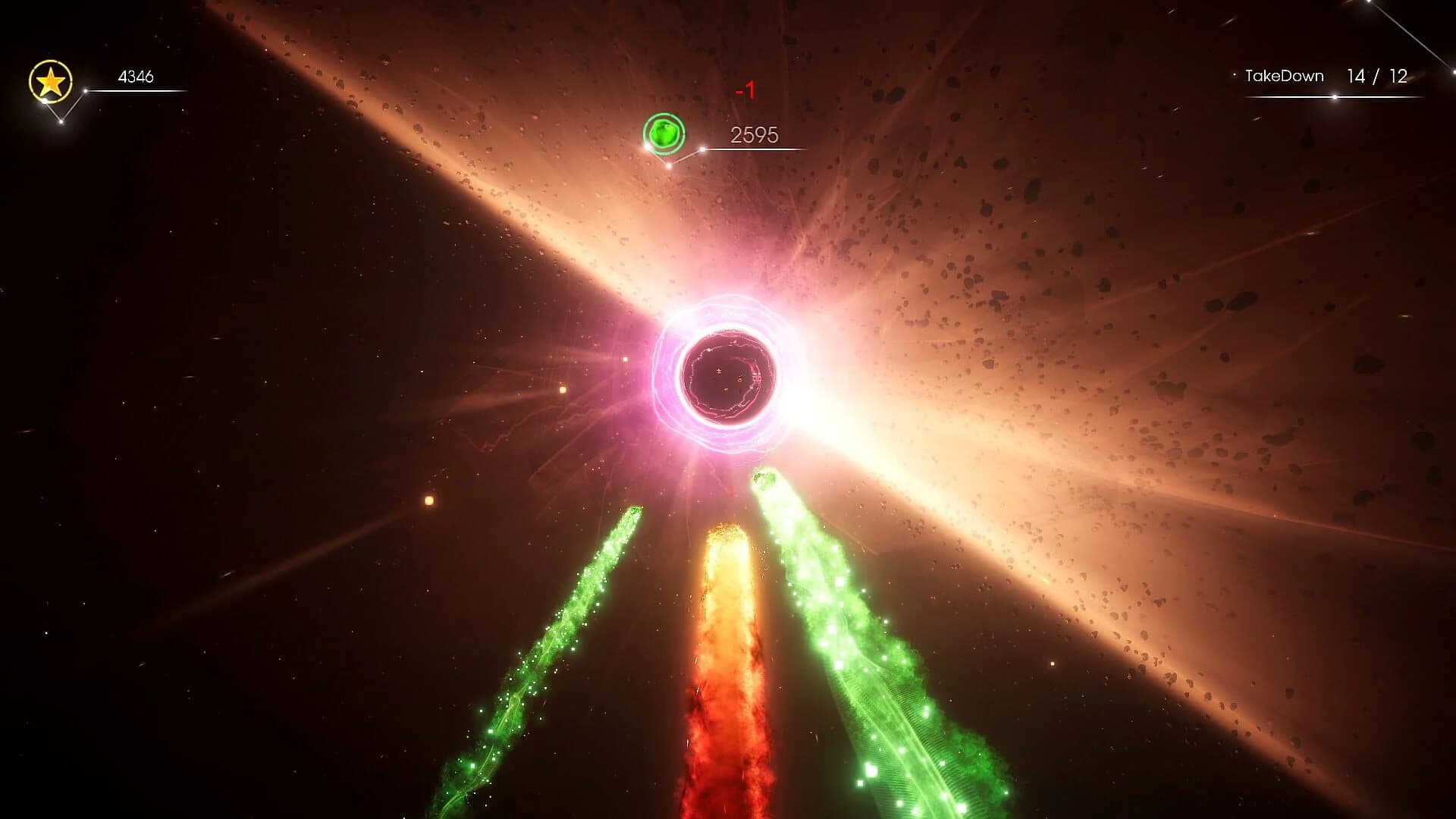
Task: Click the bright flare point on the TakeDown line
Action: click(x=1335, y=96)
